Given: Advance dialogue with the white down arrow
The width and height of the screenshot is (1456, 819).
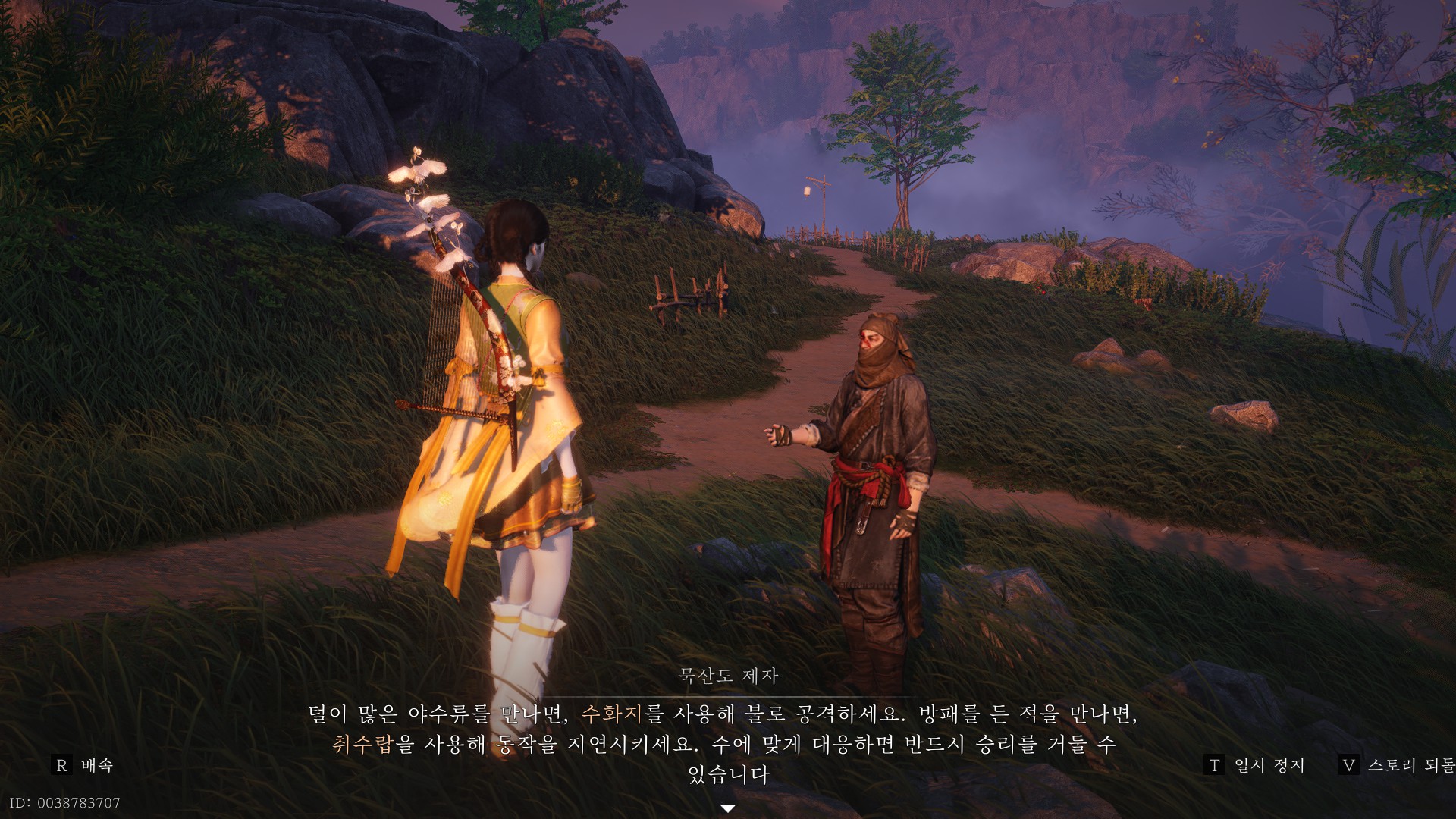Looking at the screenshot, I should pyautogui.click(x=728, y=808).
